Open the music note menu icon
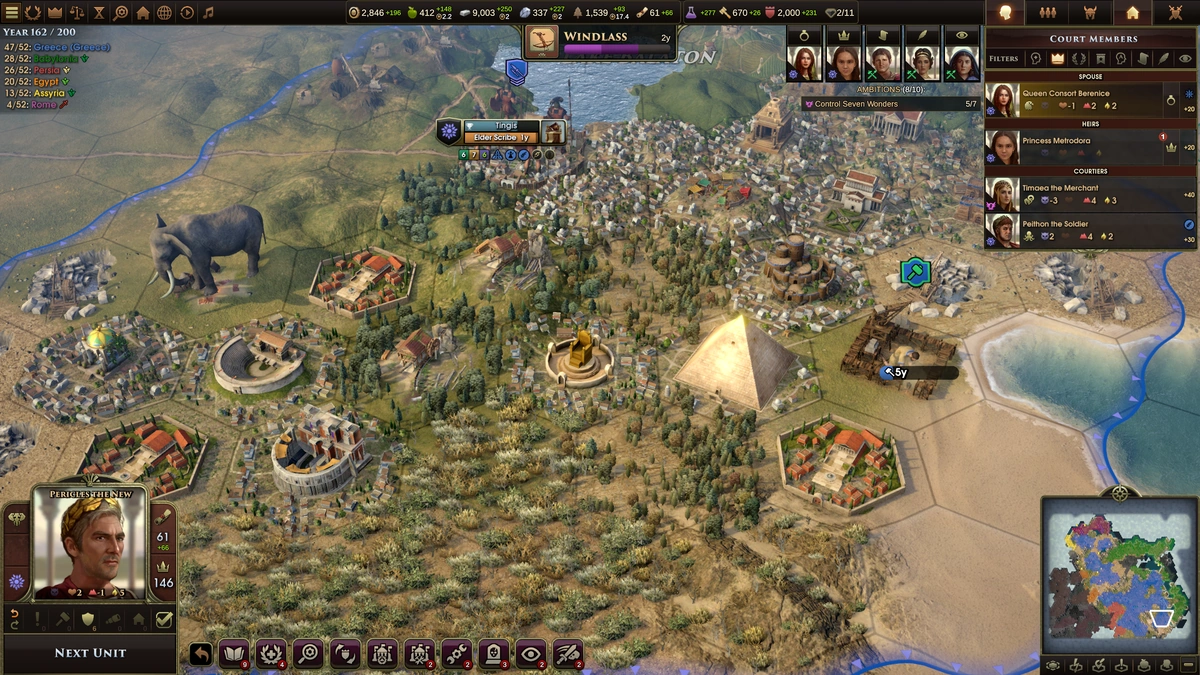 [x=208, y=13]
